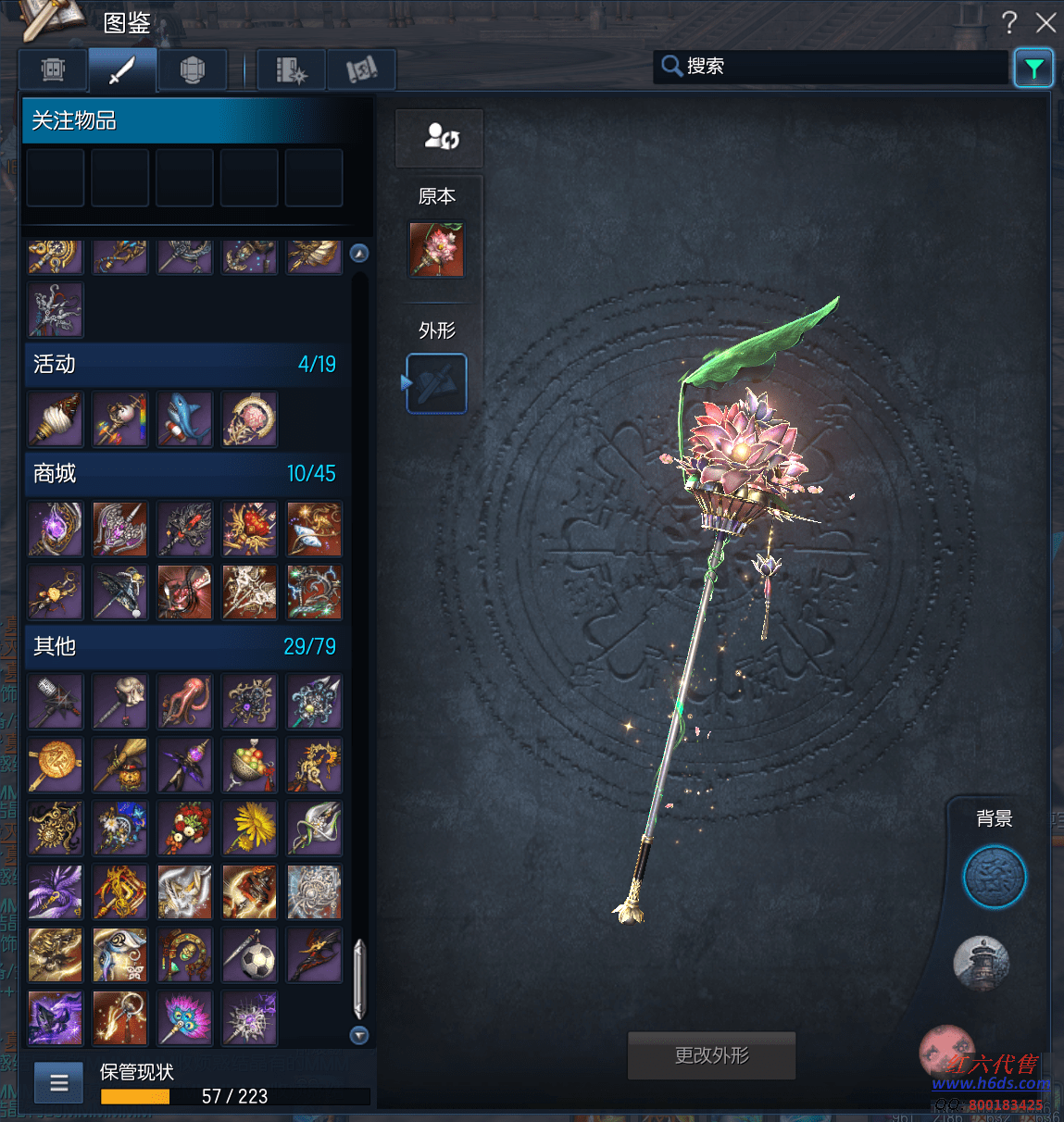Image resolution: width=1064 pixels, height=1122 pixels.
Task: Open the question mark help button
Action: tap(1009, 22)
